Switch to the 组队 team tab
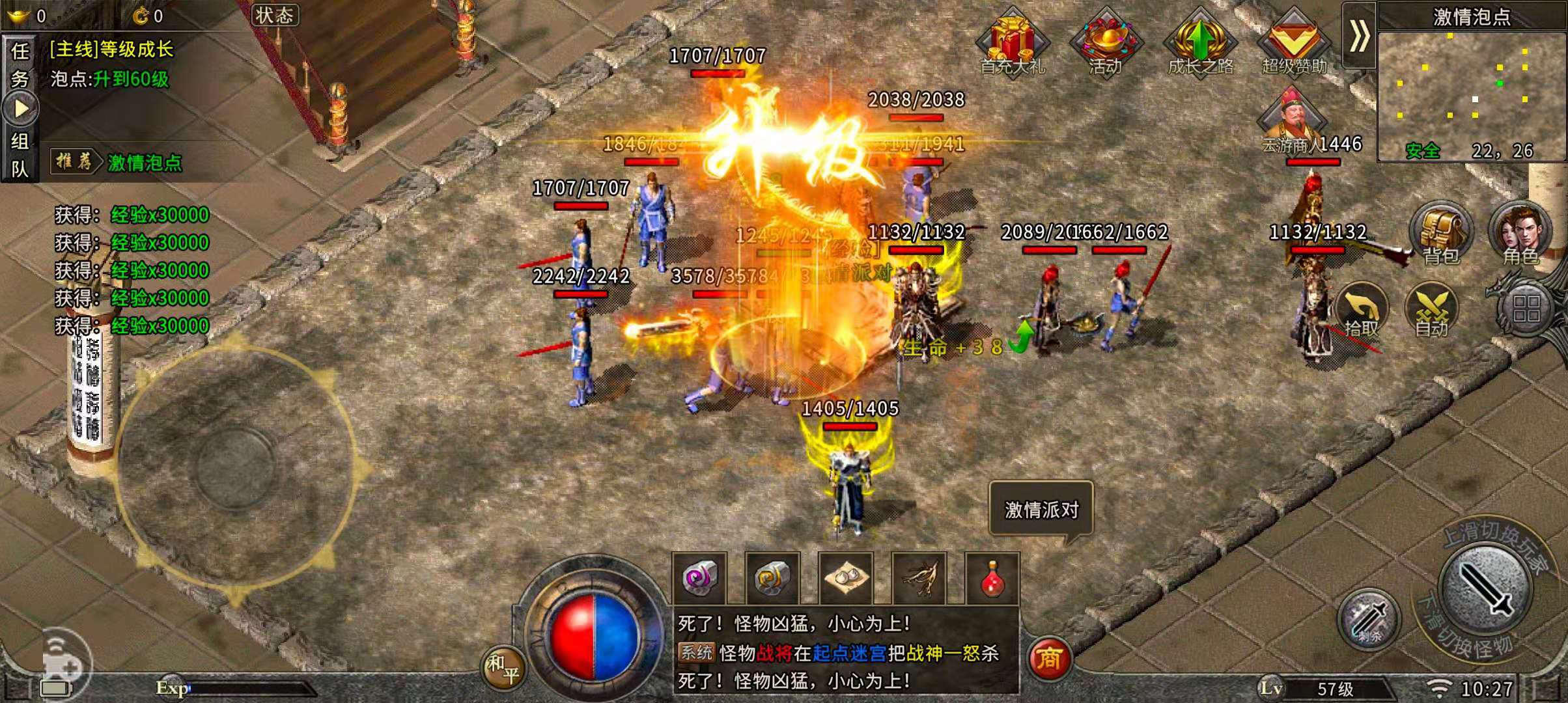 (20, 155)
